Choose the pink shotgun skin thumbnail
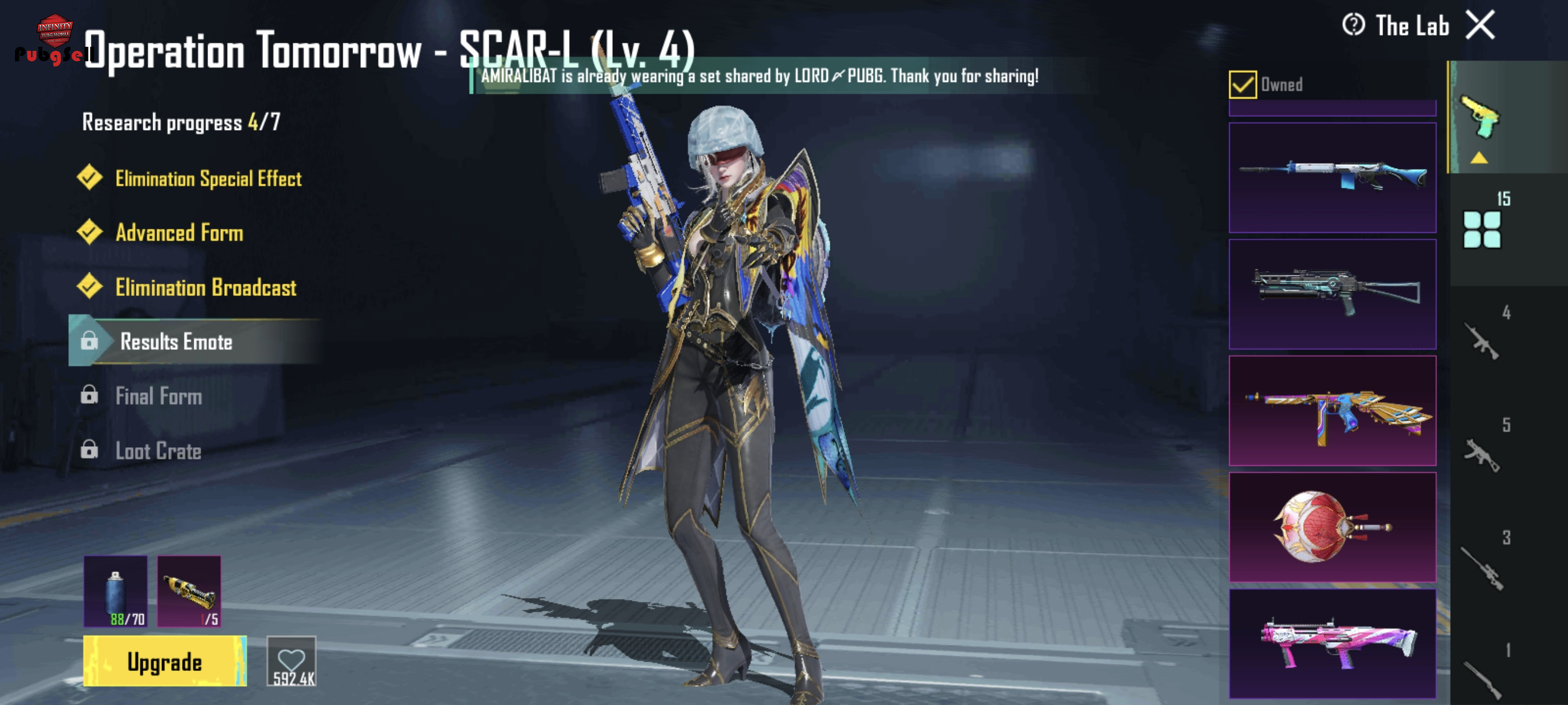1568x705 pixels. click(1332, 643)
